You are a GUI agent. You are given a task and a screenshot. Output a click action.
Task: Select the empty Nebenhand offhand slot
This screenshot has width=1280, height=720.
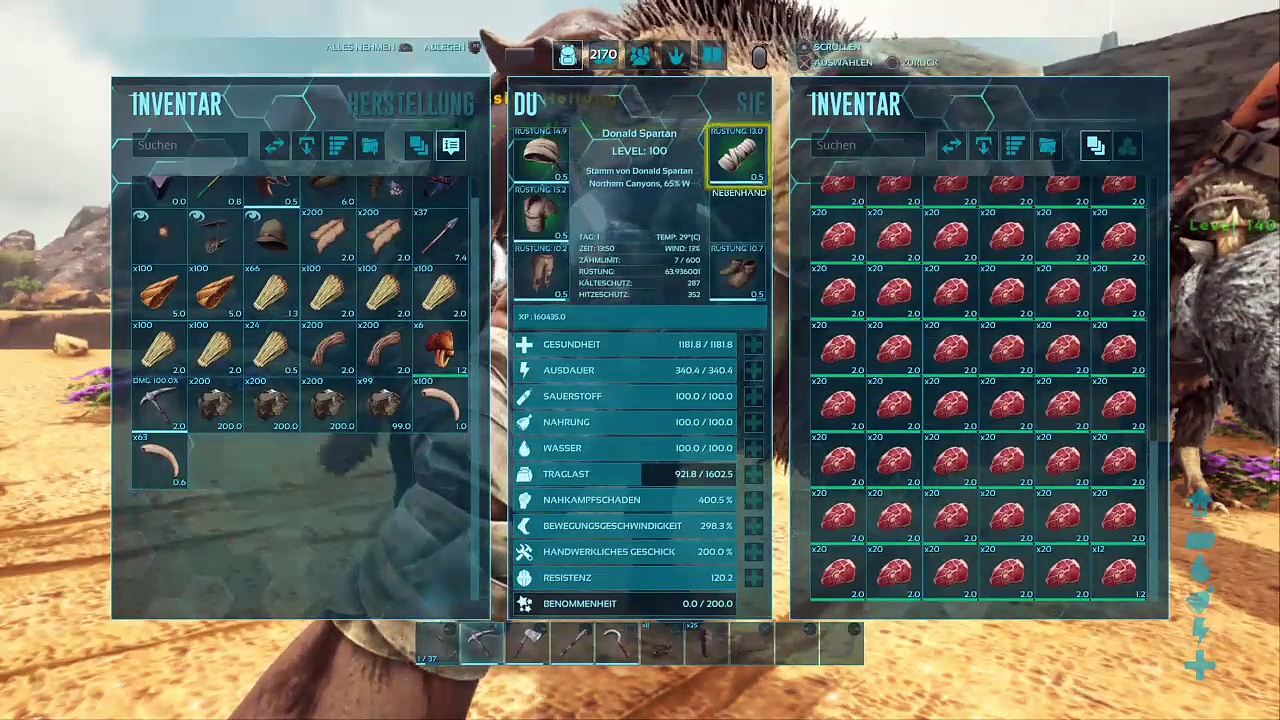[738, 214]
